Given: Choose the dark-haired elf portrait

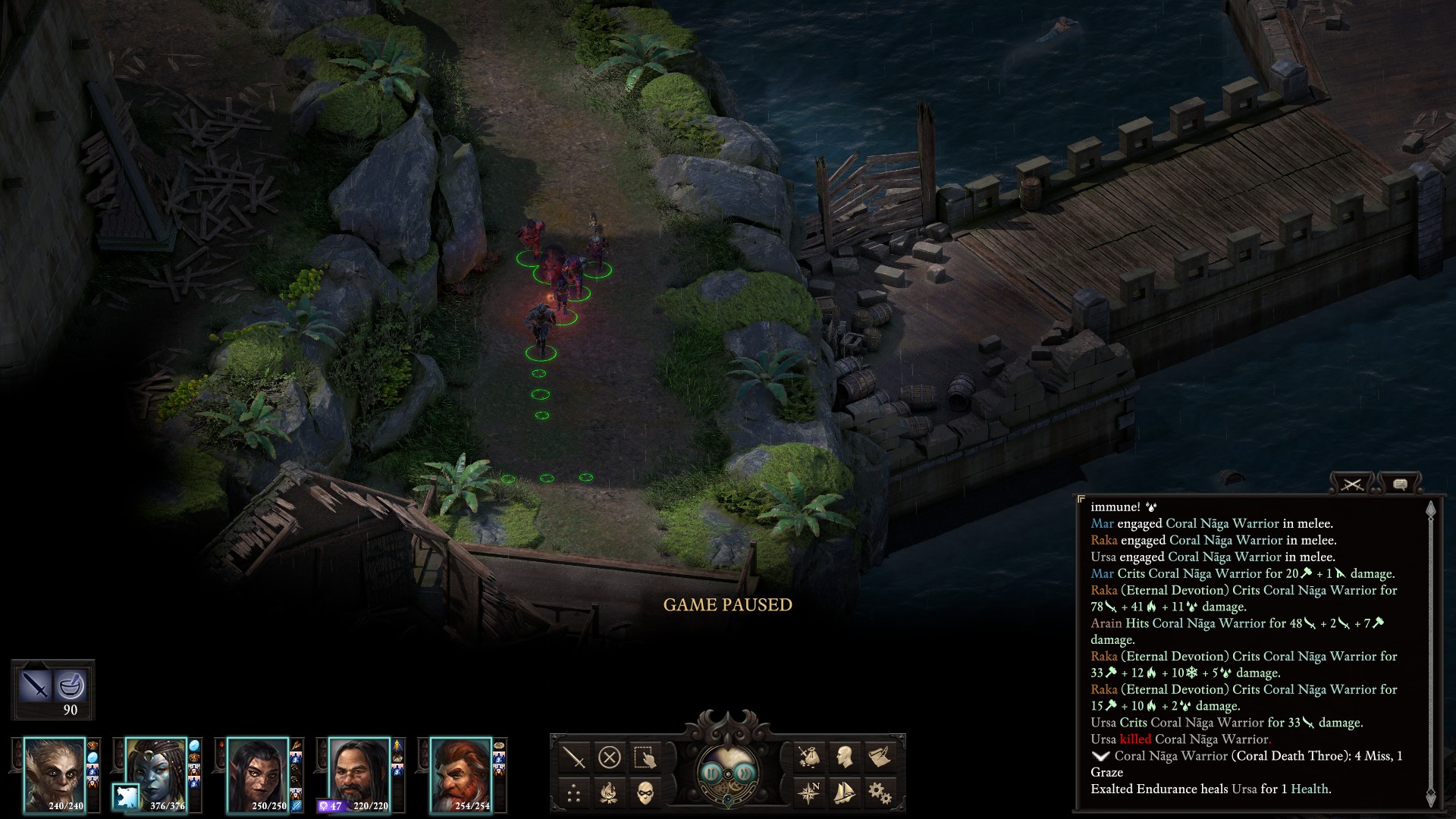Looking at the screenshot, I should (x=258, y=773).
